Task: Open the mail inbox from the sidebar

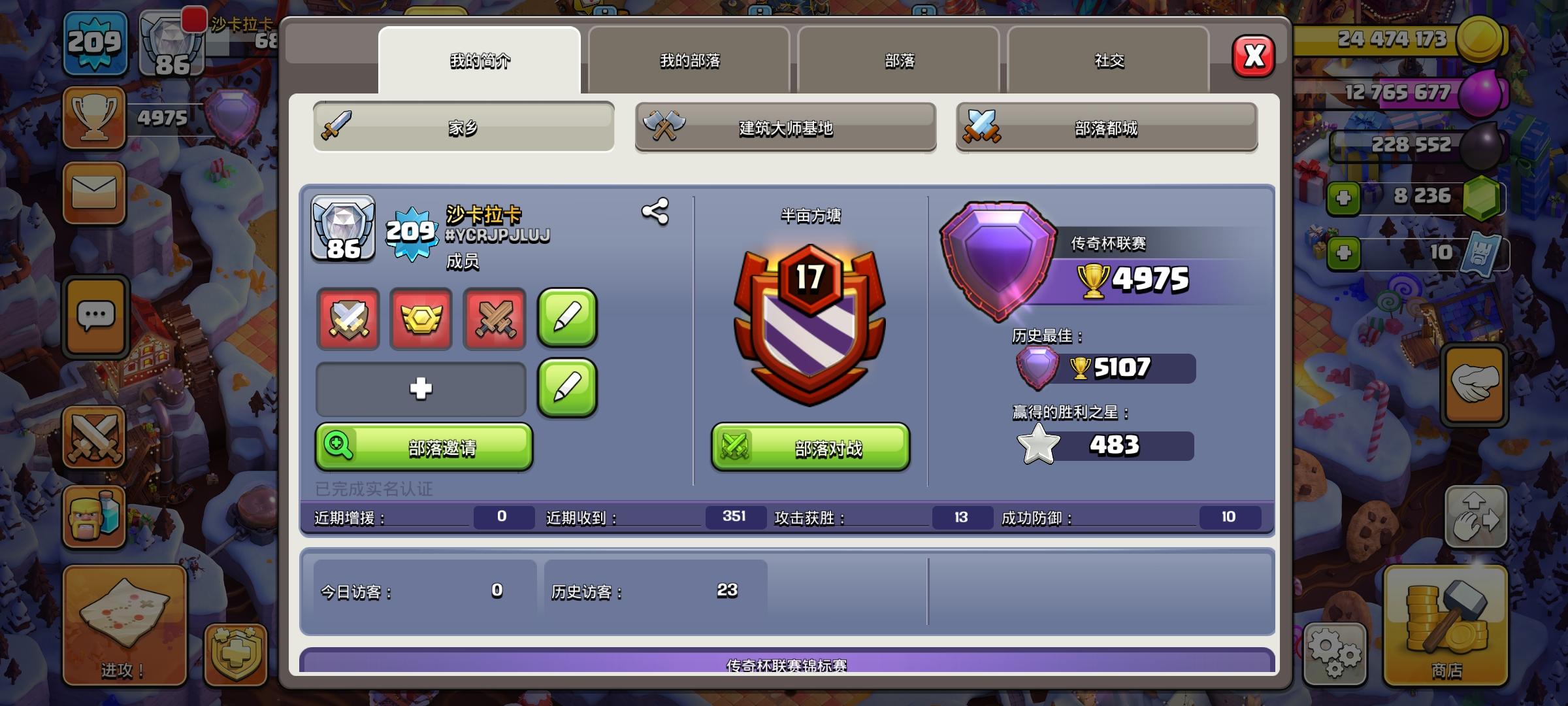Action: pos(93,192)
